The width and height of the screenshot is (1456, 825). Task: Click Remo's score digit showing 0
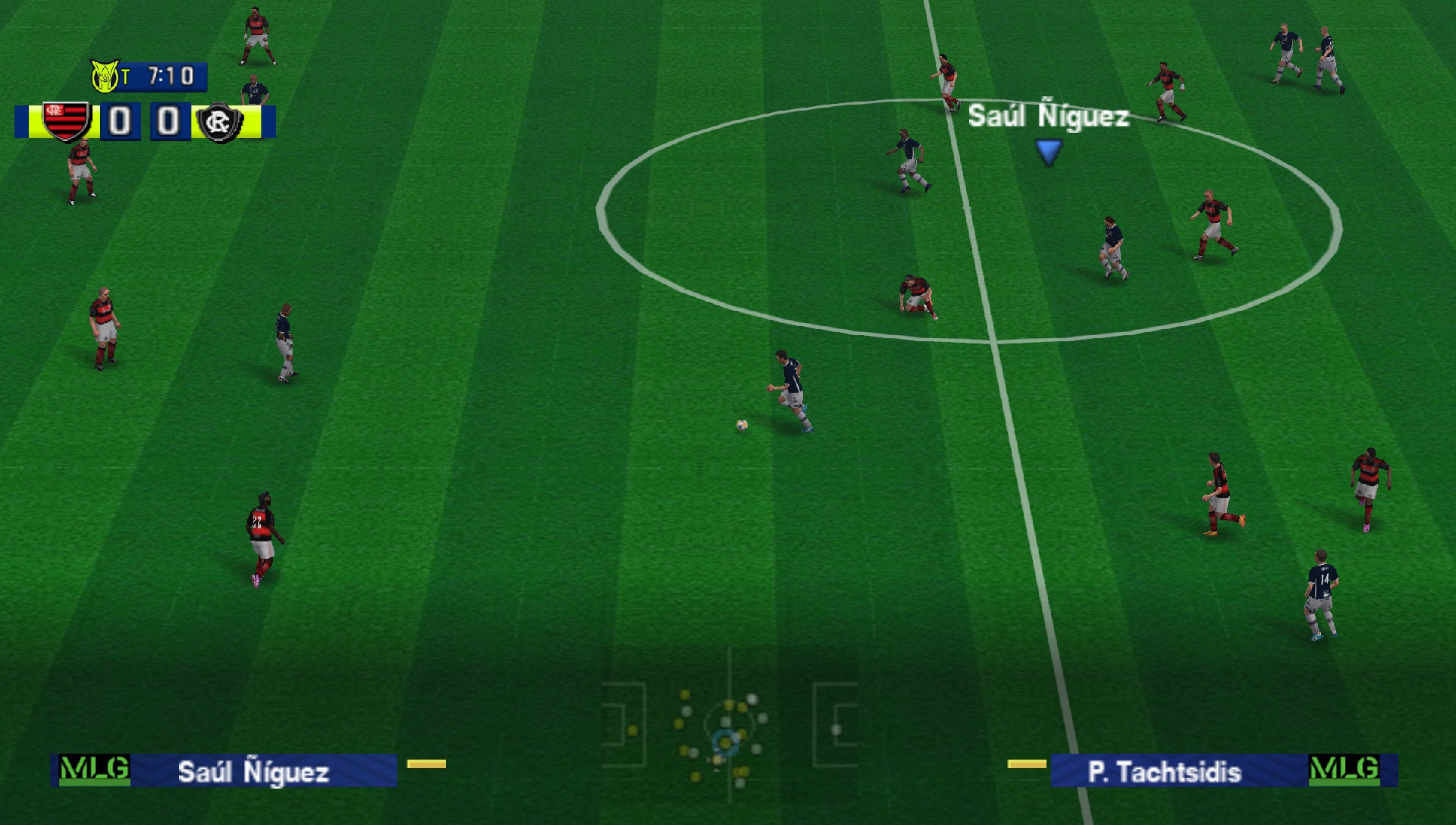(x=168, y=121)
